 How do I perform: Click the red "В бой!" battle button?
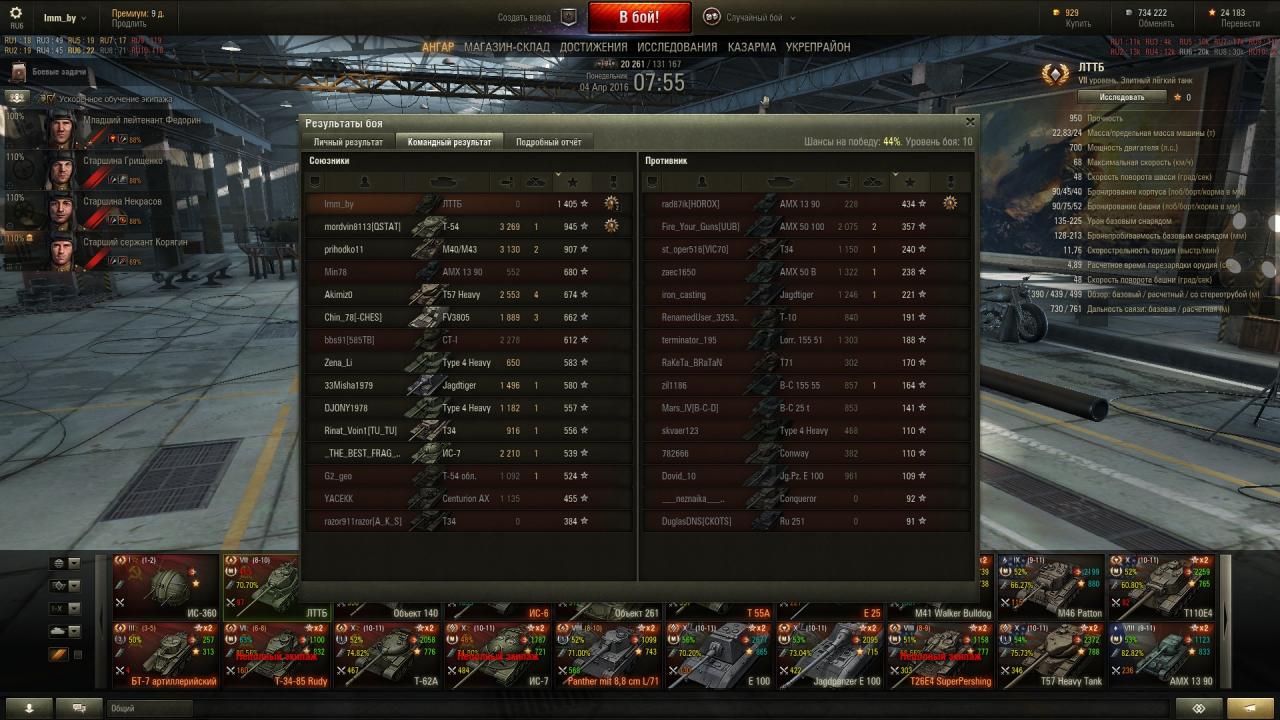pyautogui.click(x=639, y=17)
